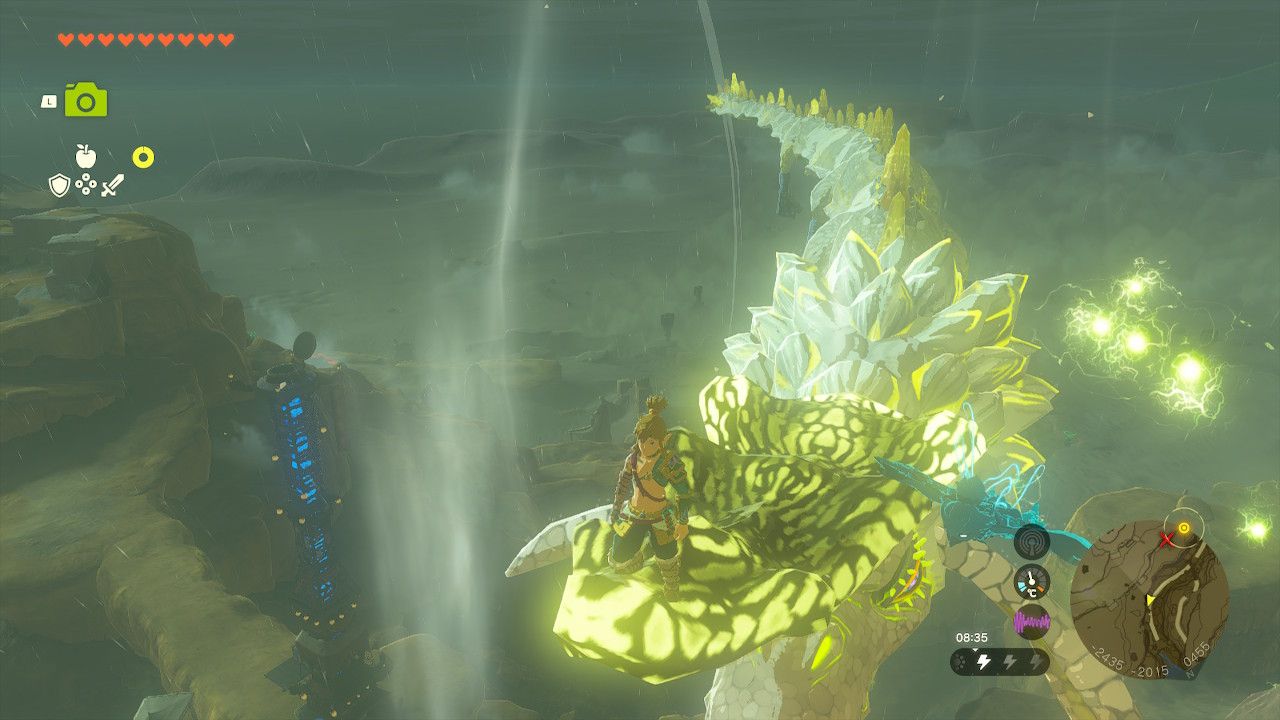Select the orange destination circle on minimap
The image size is (1280, 720).
[1185, 528]
